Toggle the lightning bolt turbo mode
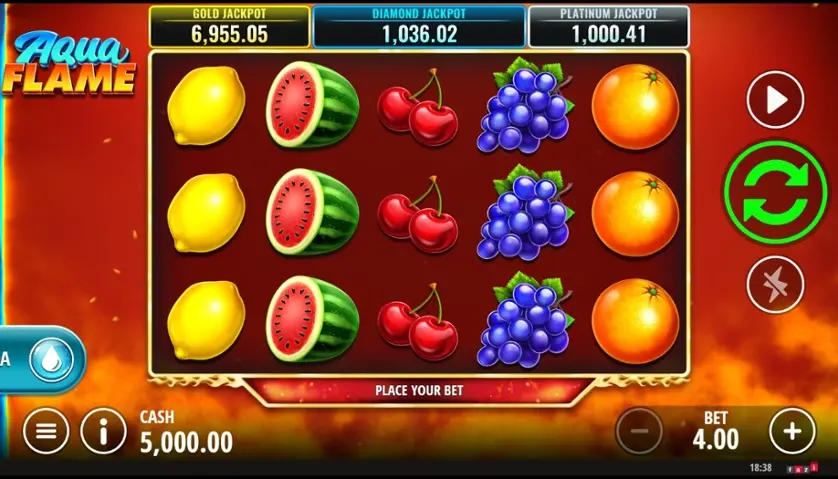838x479 pixels. click(775, 283)
